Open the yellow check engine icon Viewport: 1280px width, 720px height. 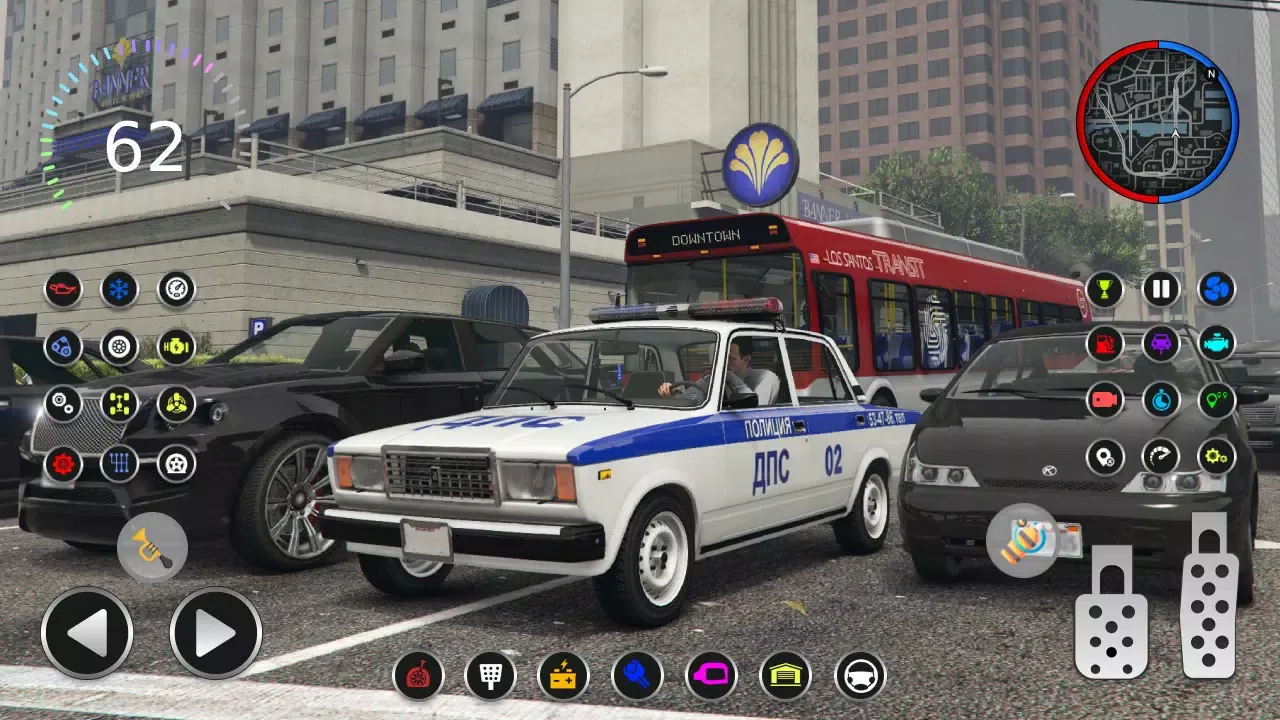(x=175, y=345)
